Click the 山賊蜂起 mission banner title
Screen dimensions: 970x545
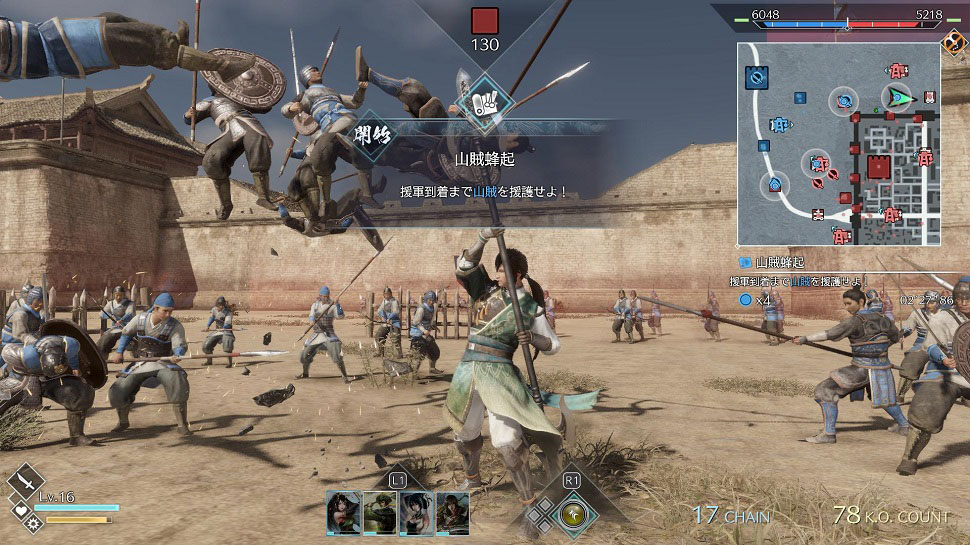point(484,159)
